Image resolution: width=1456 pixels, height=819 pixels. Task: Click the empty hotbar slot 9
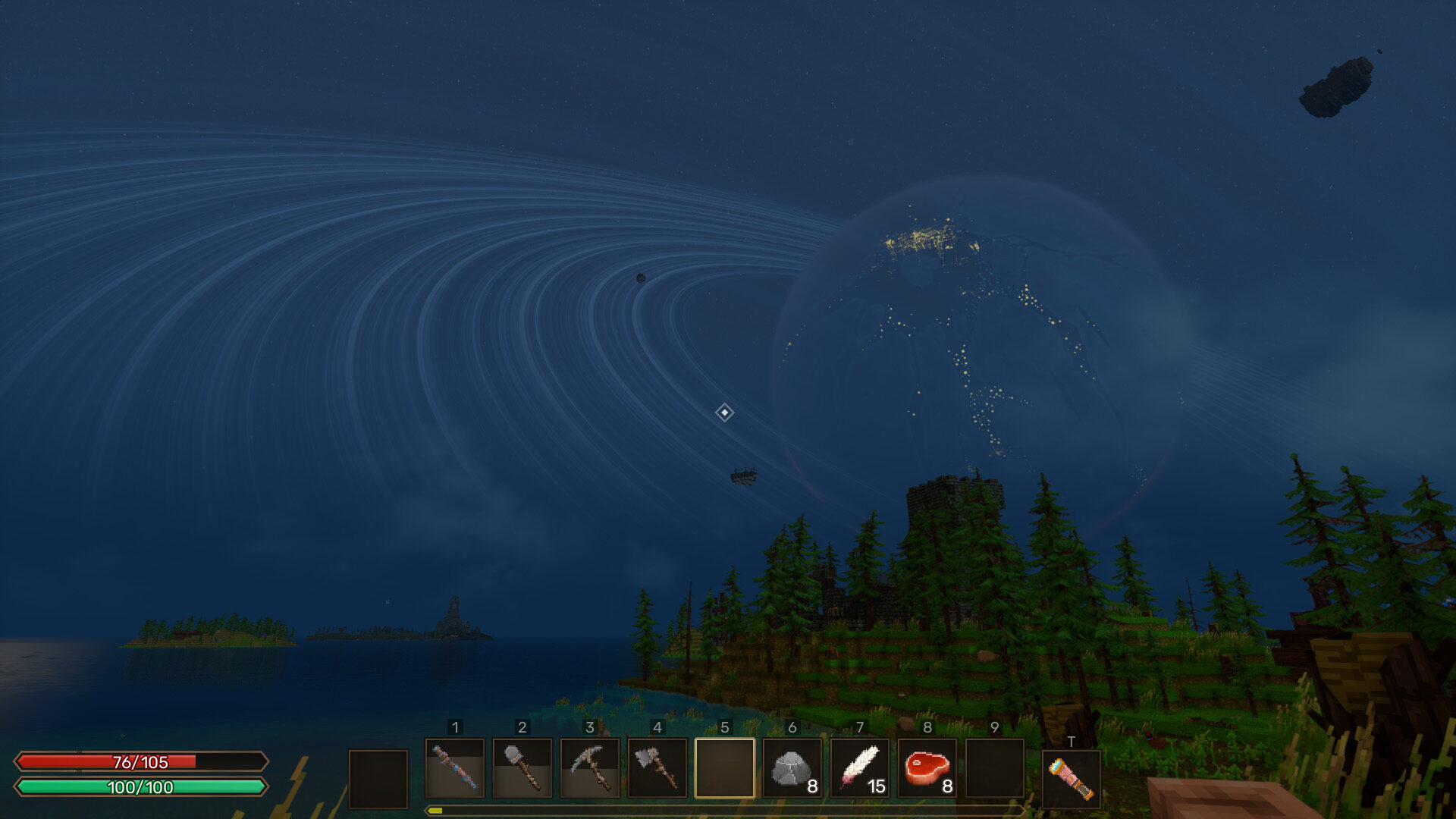(996, 778)
